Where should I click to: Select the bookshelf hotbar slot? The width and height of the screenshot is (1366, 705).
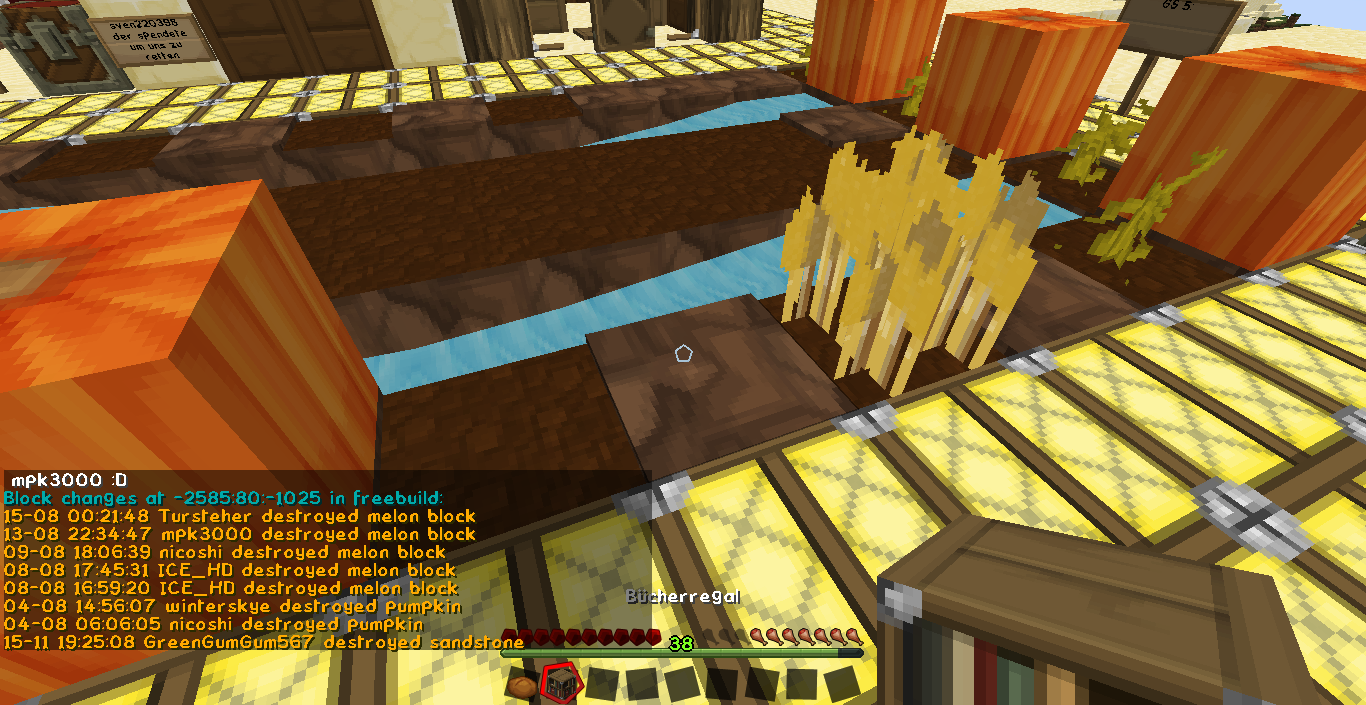coord(561,685)
